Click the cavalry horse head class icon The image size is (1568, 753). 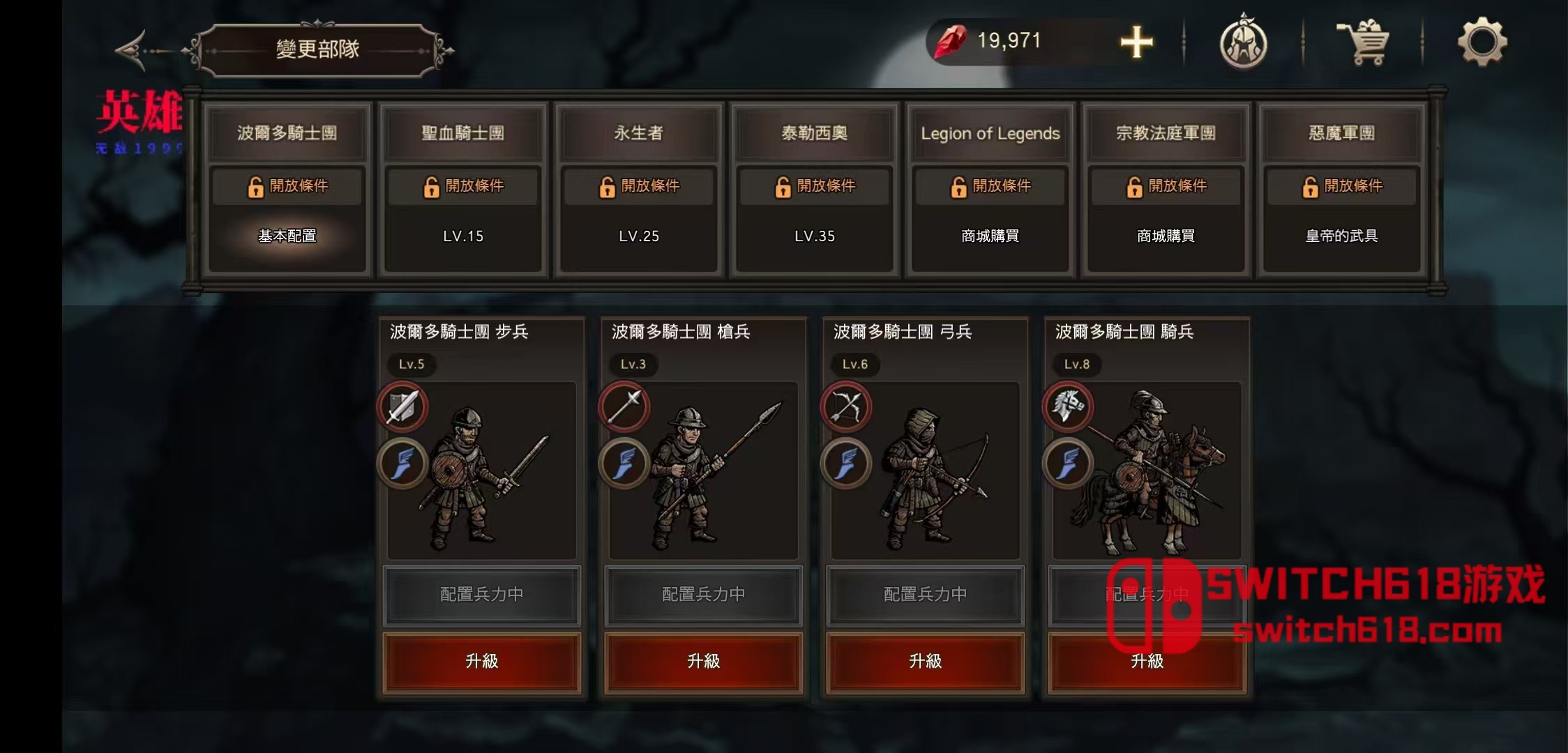[1068, 407]
